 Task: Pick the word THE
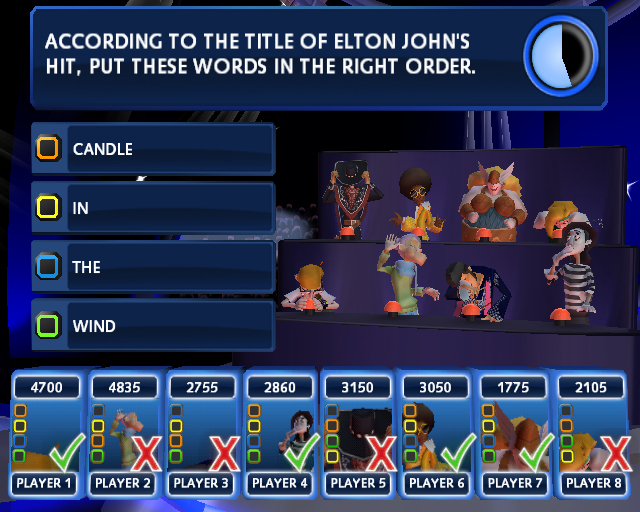click(153, 267)
